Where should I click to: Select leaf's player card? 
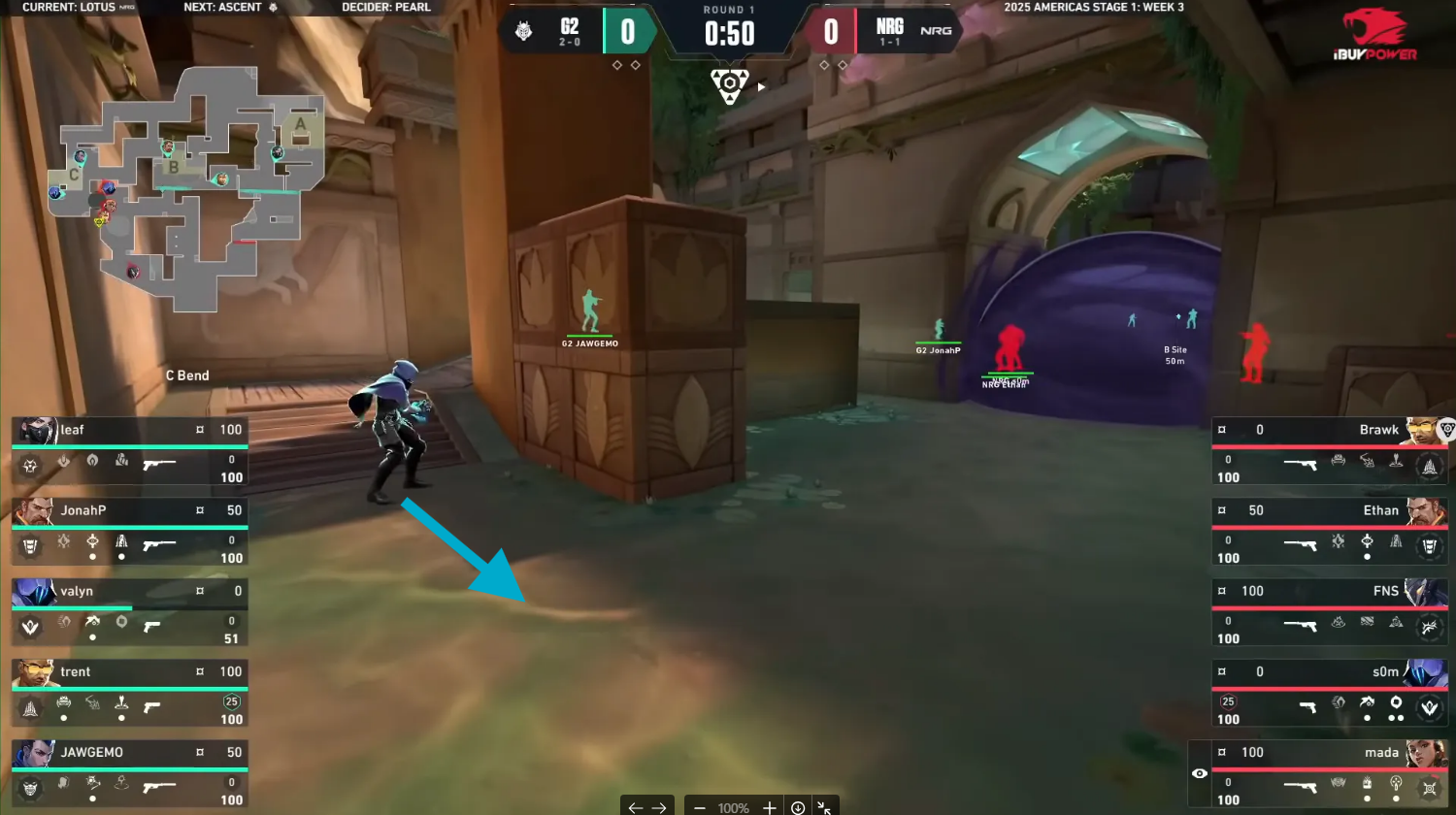[129, 451]
